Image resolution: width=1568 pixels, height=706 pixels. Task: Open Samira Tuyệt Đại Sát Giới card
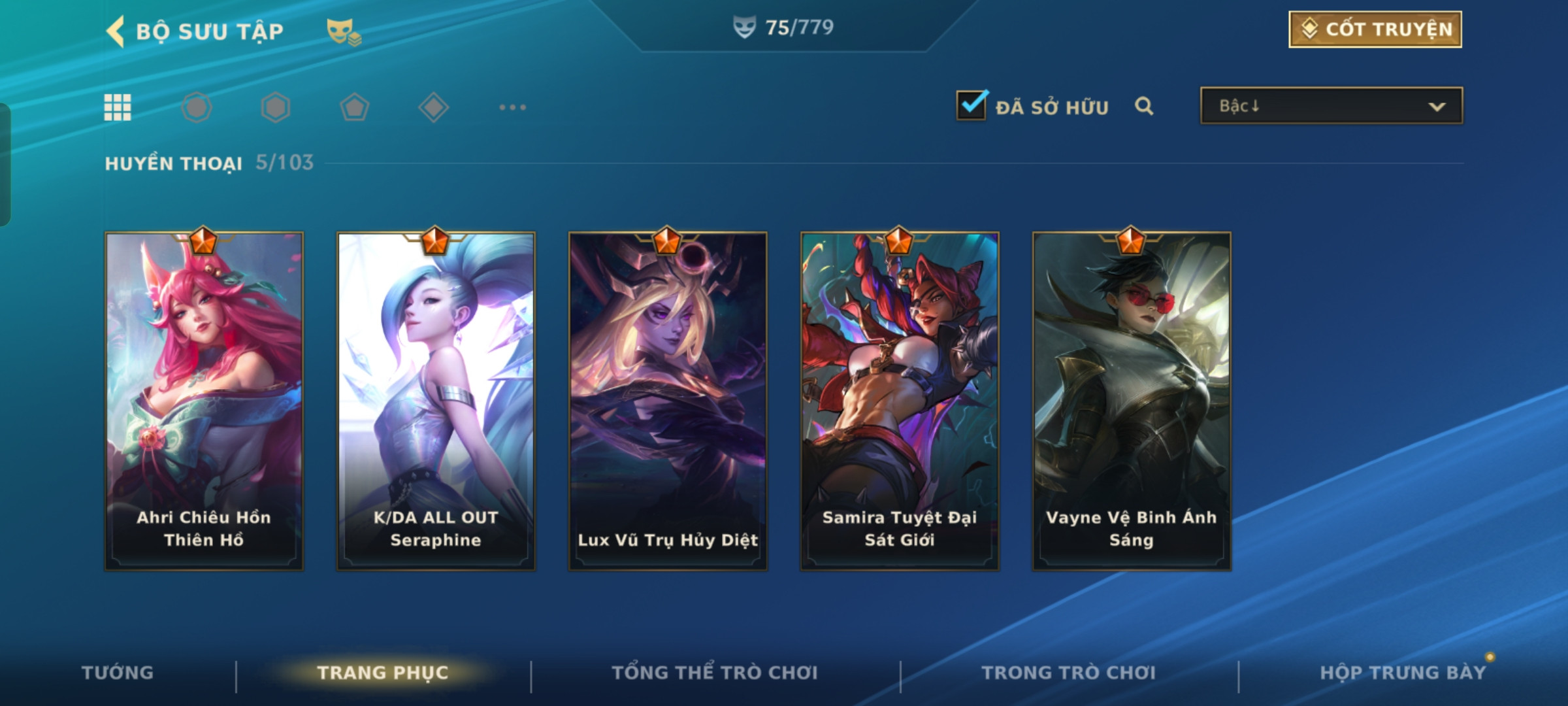coord(900,401)
